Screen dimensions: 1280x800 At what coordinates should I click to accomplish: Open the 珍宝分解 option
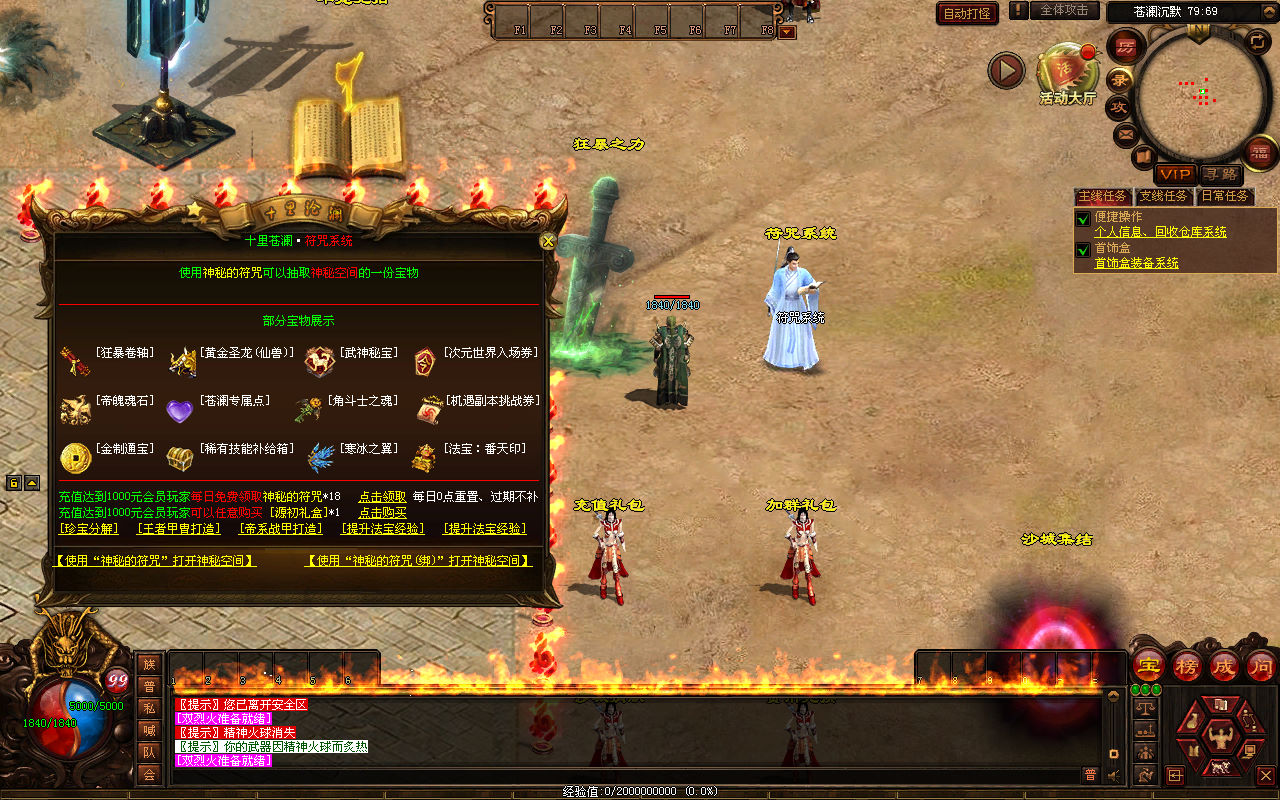click(x=89, y=529)
